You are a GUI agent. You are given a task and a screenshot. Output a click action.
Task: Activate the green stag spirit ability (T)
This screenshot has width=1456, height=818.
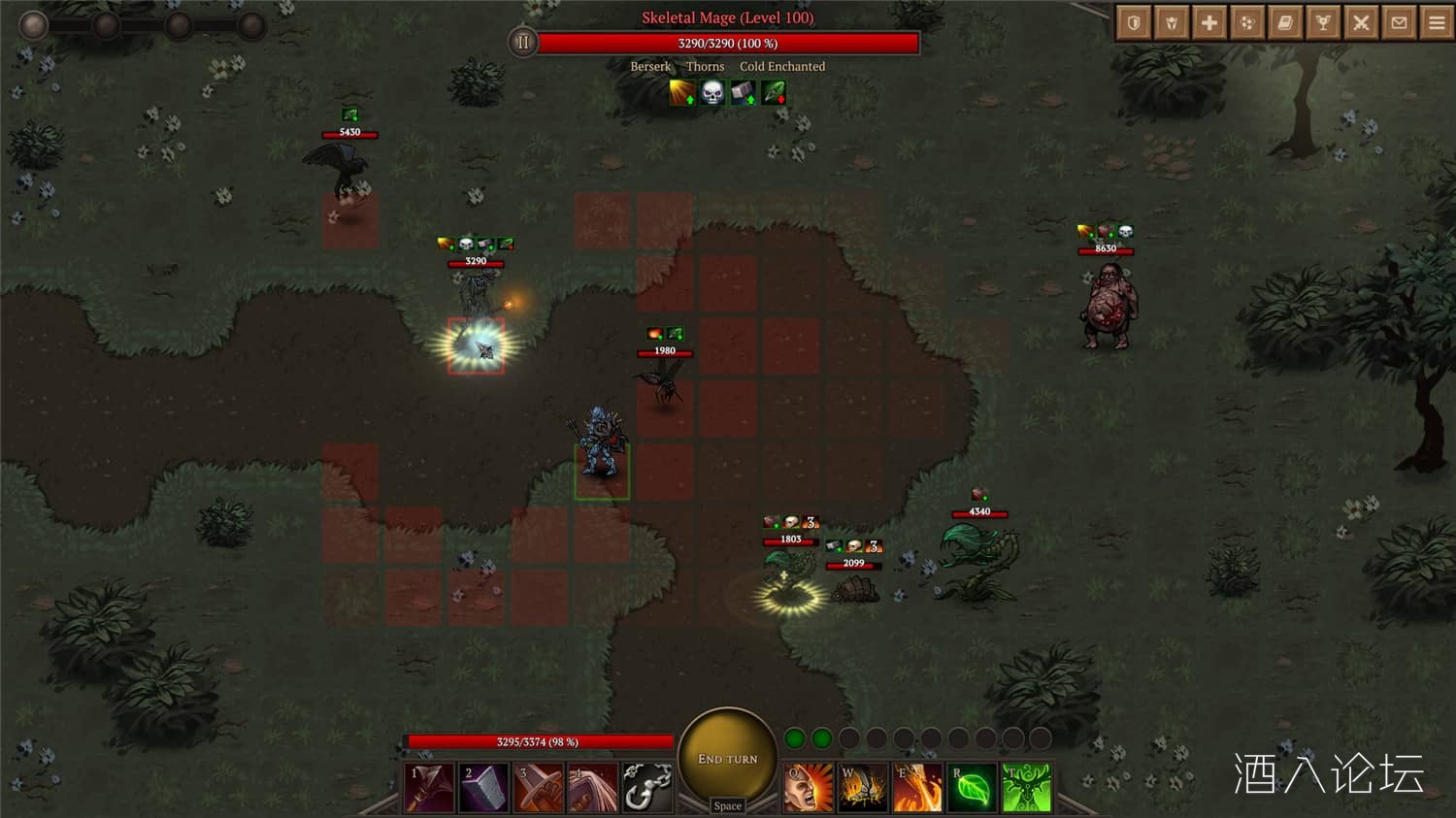point(1026,788)
